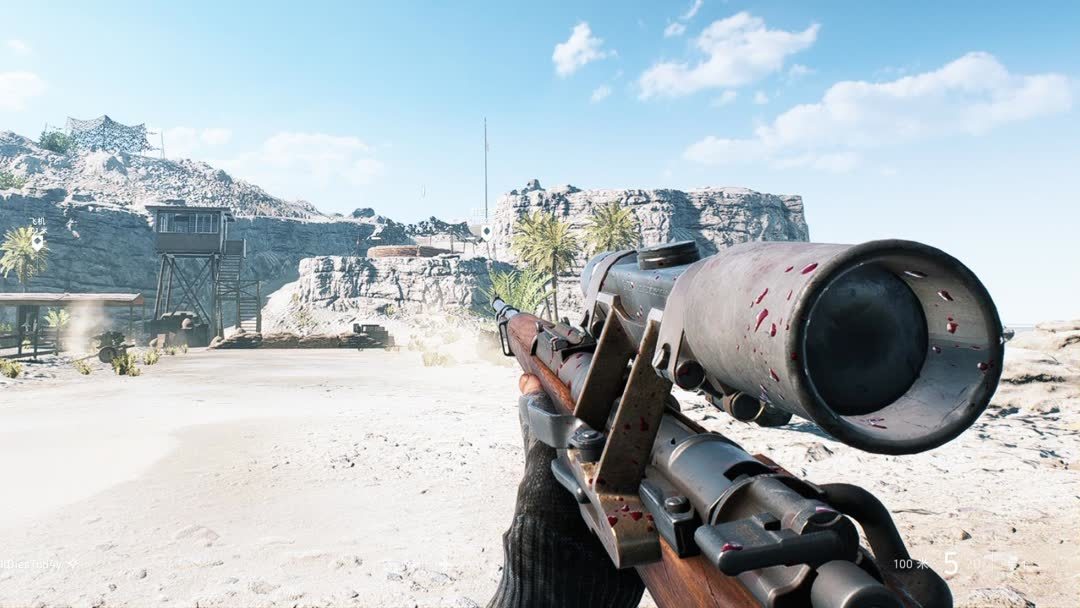This screenshot has width=1080, height=608.
Task: Select the 飞机 objective marker
Action: (x=37, y=241)
